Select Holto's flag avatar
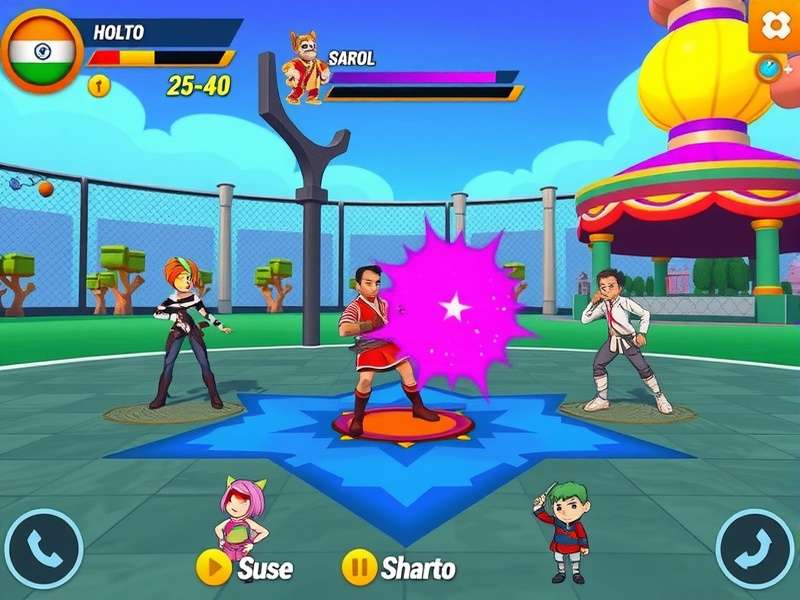Viewport: 800px width, 600px height. [42, 50]
